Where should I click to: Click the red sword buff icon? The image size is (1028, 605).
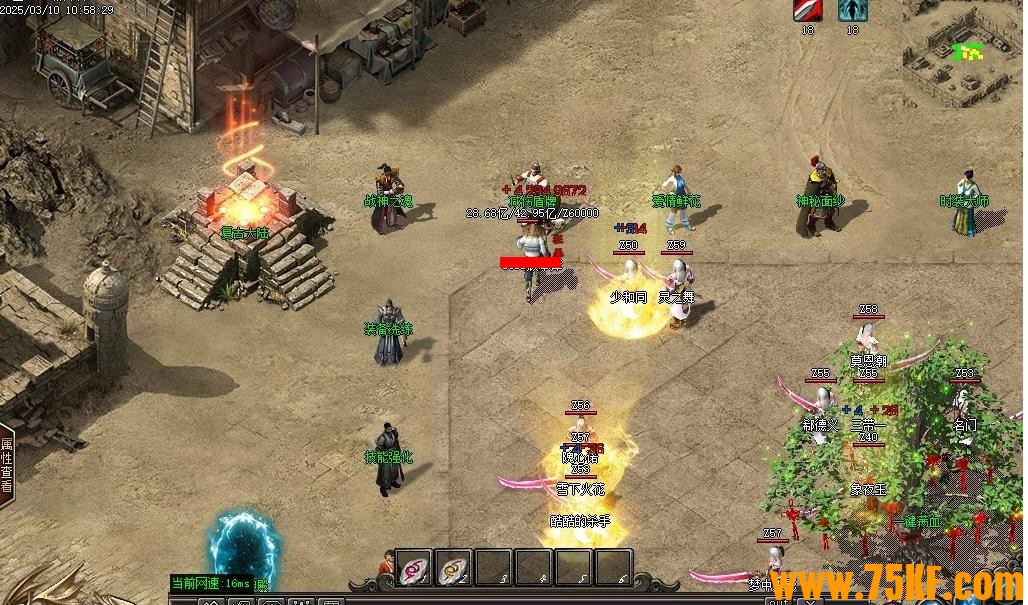click(807, 10)
